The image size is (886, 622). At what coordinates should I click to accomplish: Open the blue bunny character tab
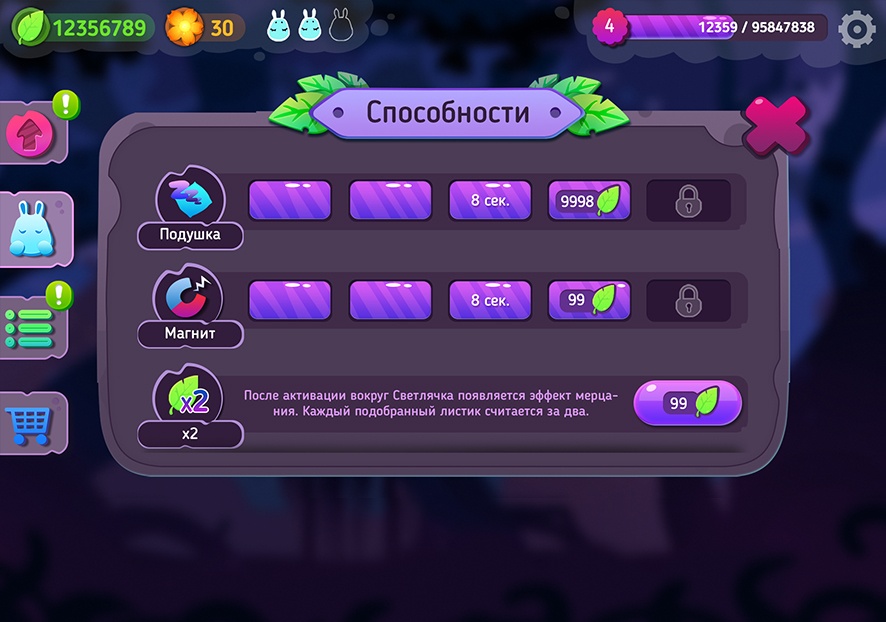tap(32, 230)
